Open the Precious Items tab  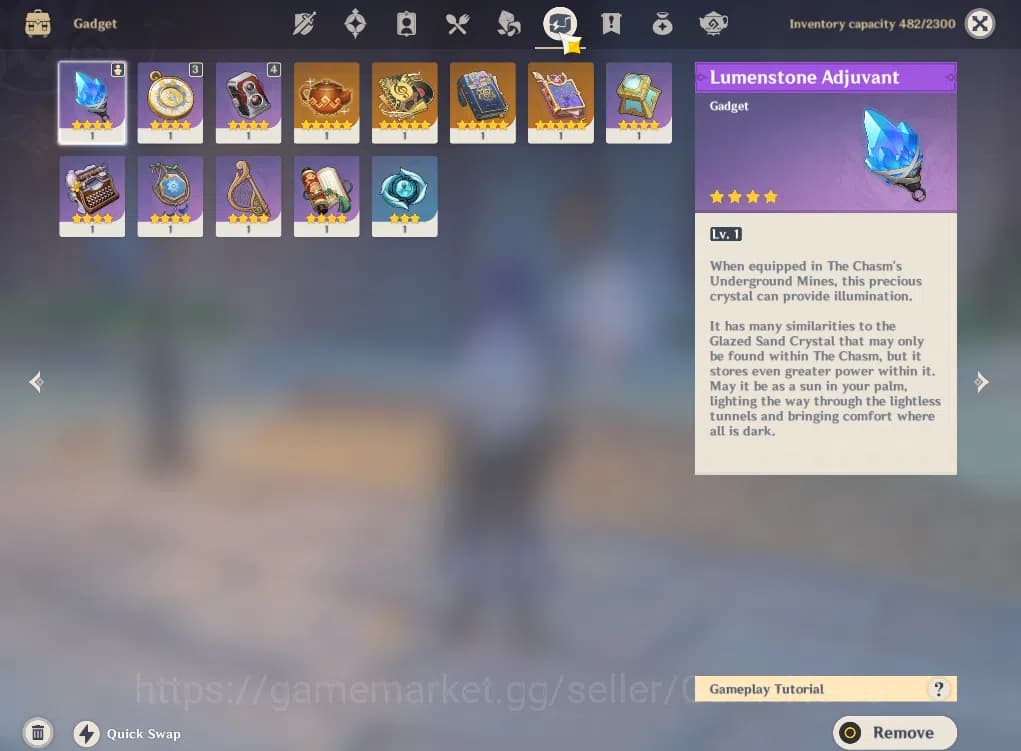pyautogui.click(x=662, y=23)
